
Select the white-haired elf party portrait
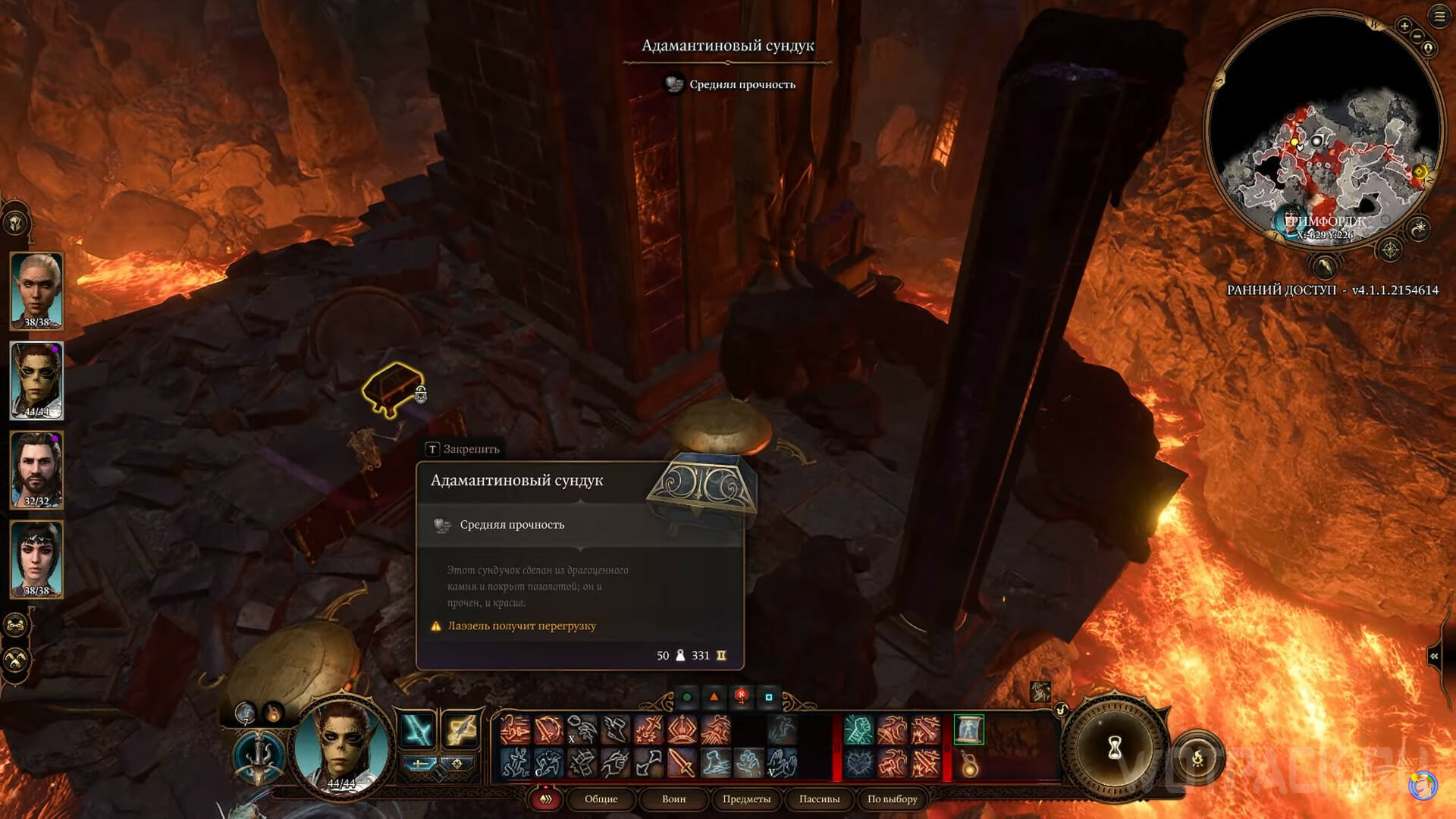(x=36, y=290)
